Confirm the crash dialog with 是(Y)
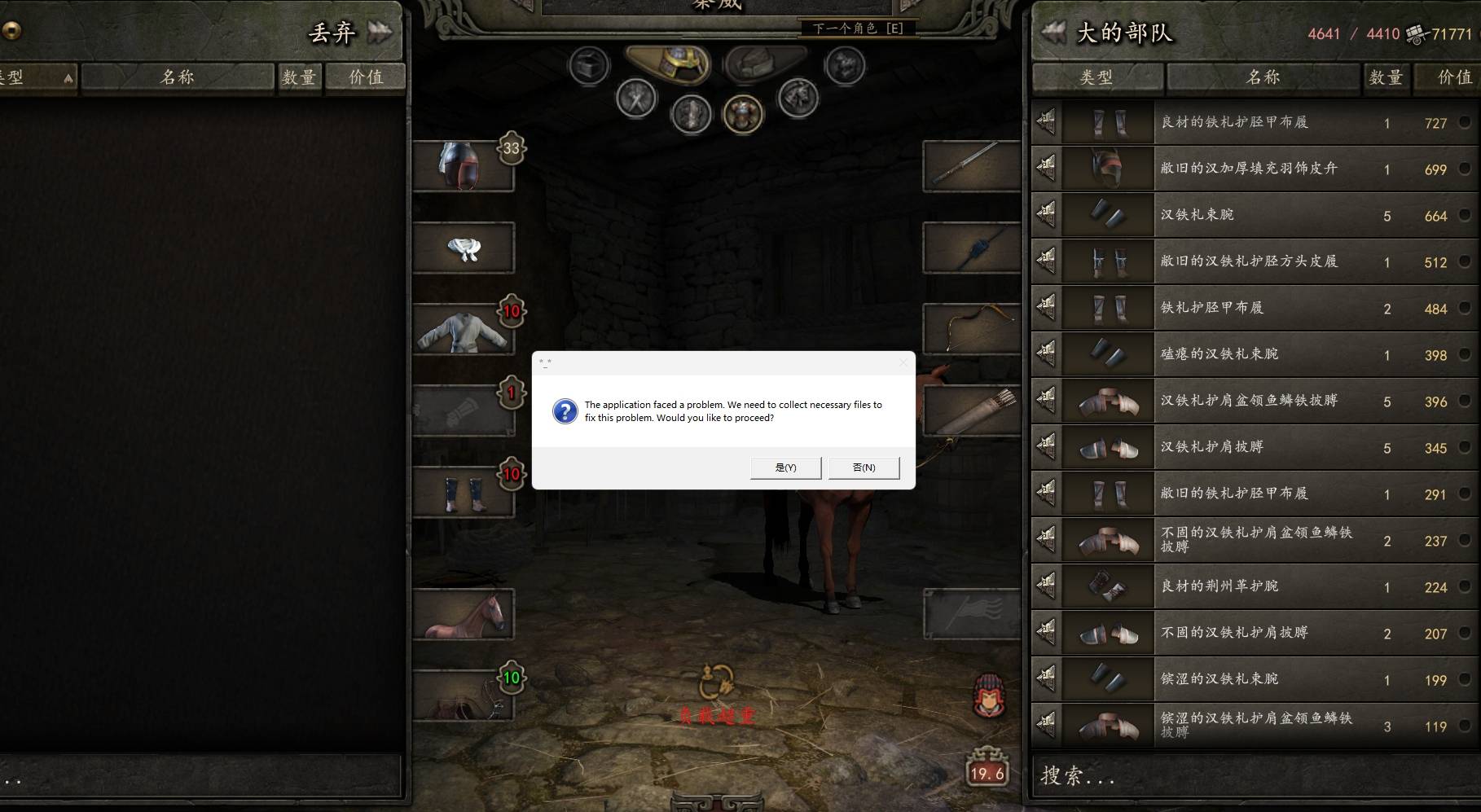Screen dimensions: 1481x812 click(x=785, y=467)
